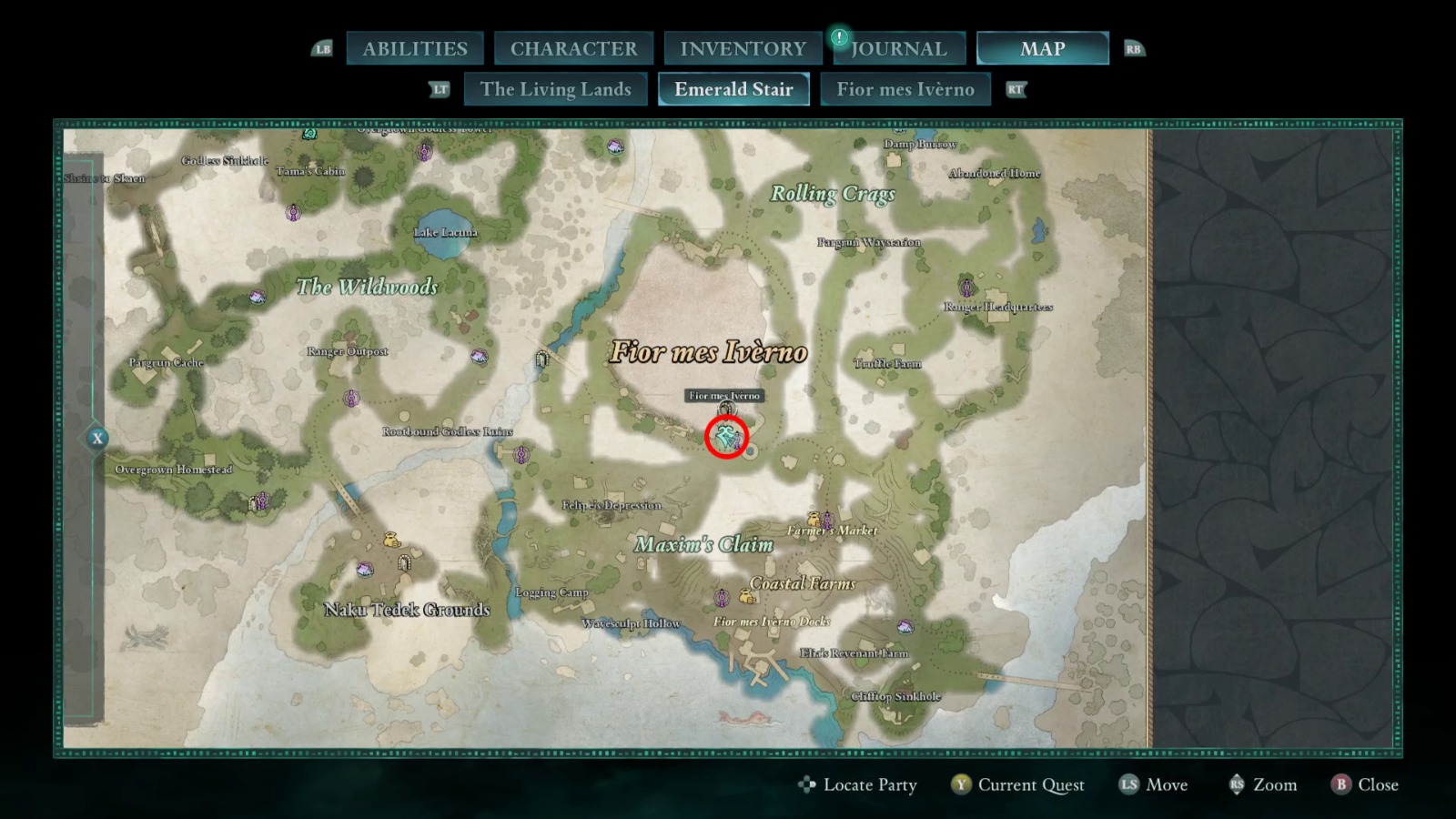Viewport: 1456px width, 819px height.
Task: Choose the Rootbound Godless Ruins marker
Action: point(521,454)
